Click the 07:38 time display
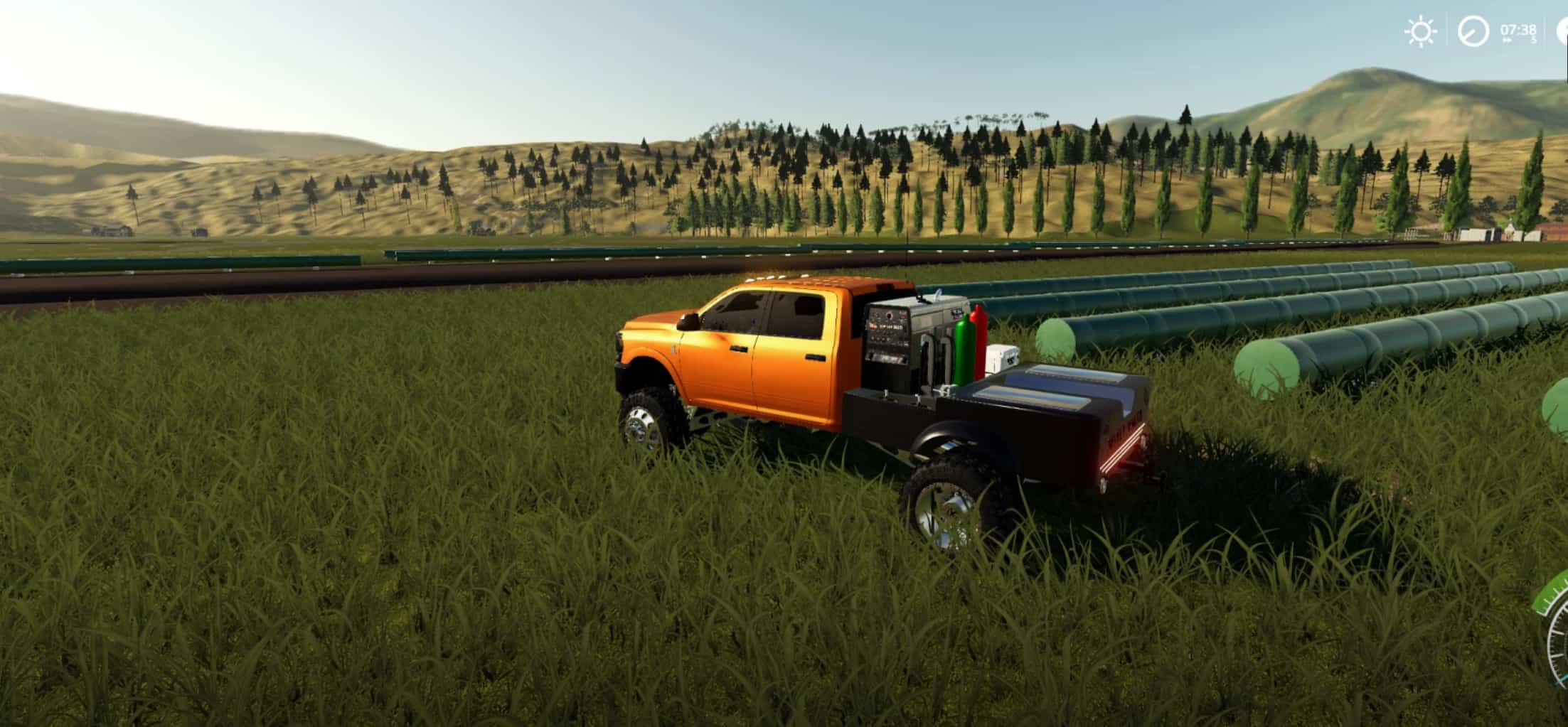Screen dimensions: 1568x727 point(1518,31)
